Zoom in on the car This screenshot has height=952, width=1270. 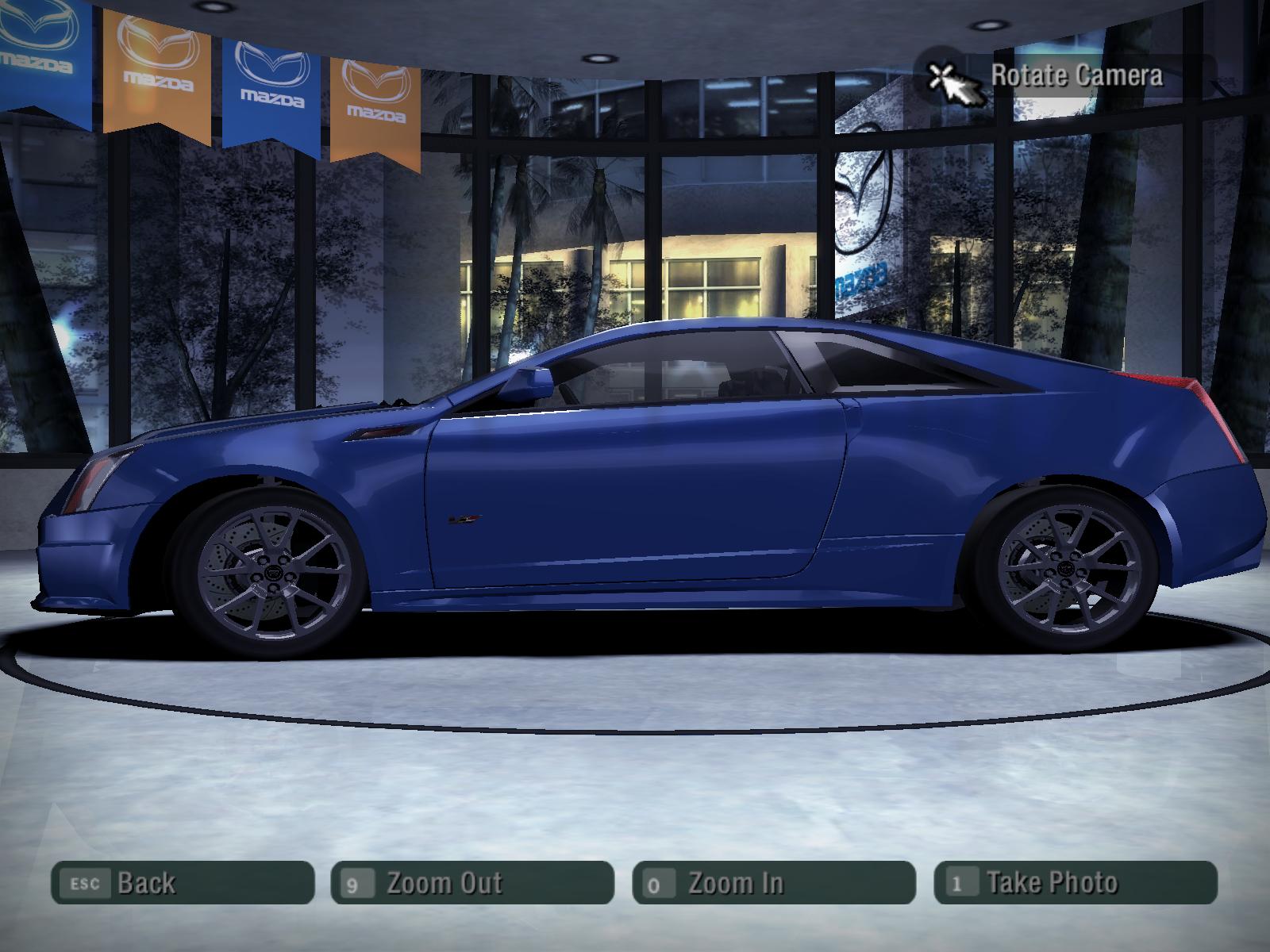[774, 882]
